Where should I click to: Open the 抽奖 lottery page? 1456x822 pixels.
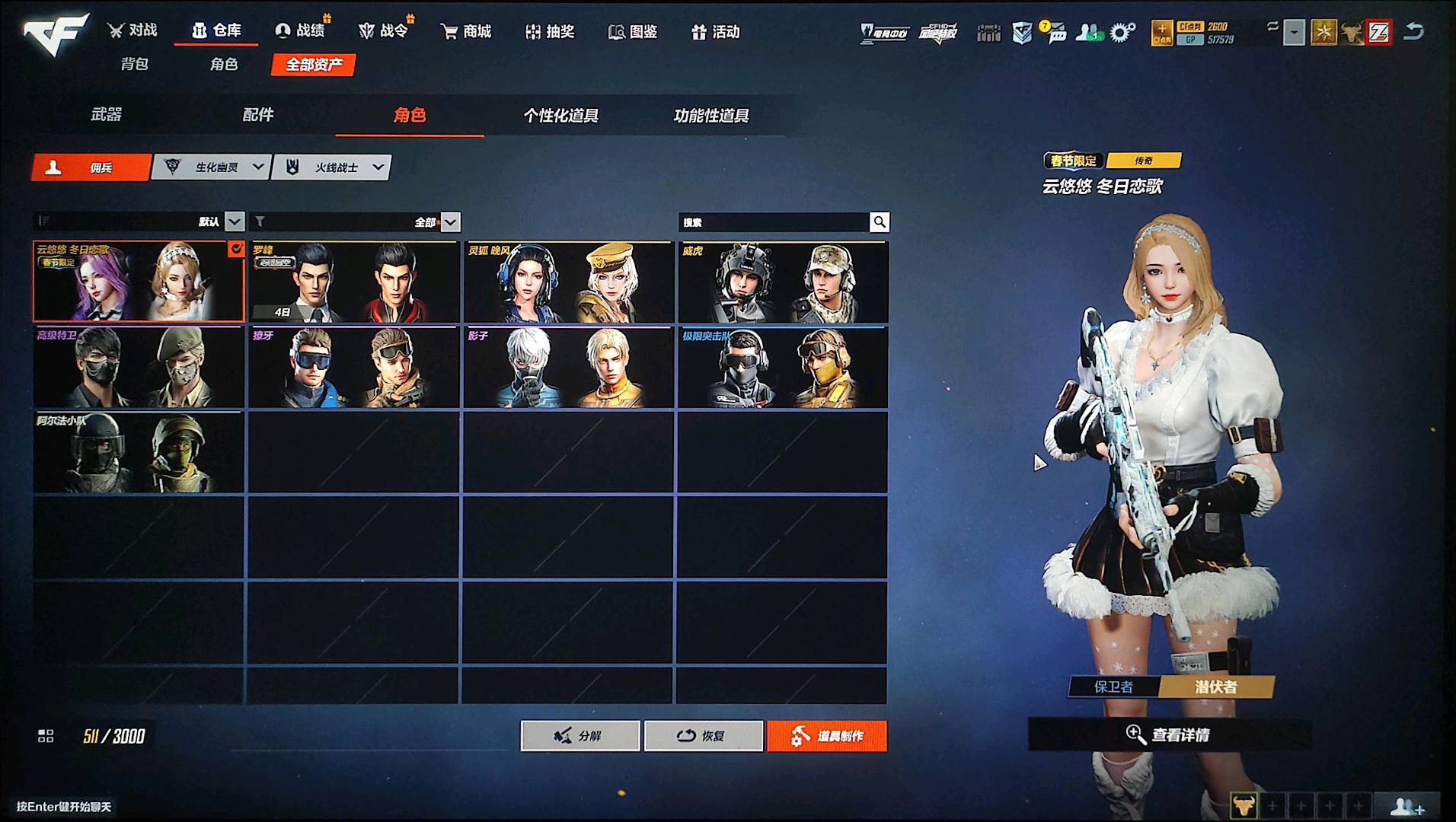pyautogui.click(x=550, y=31)
